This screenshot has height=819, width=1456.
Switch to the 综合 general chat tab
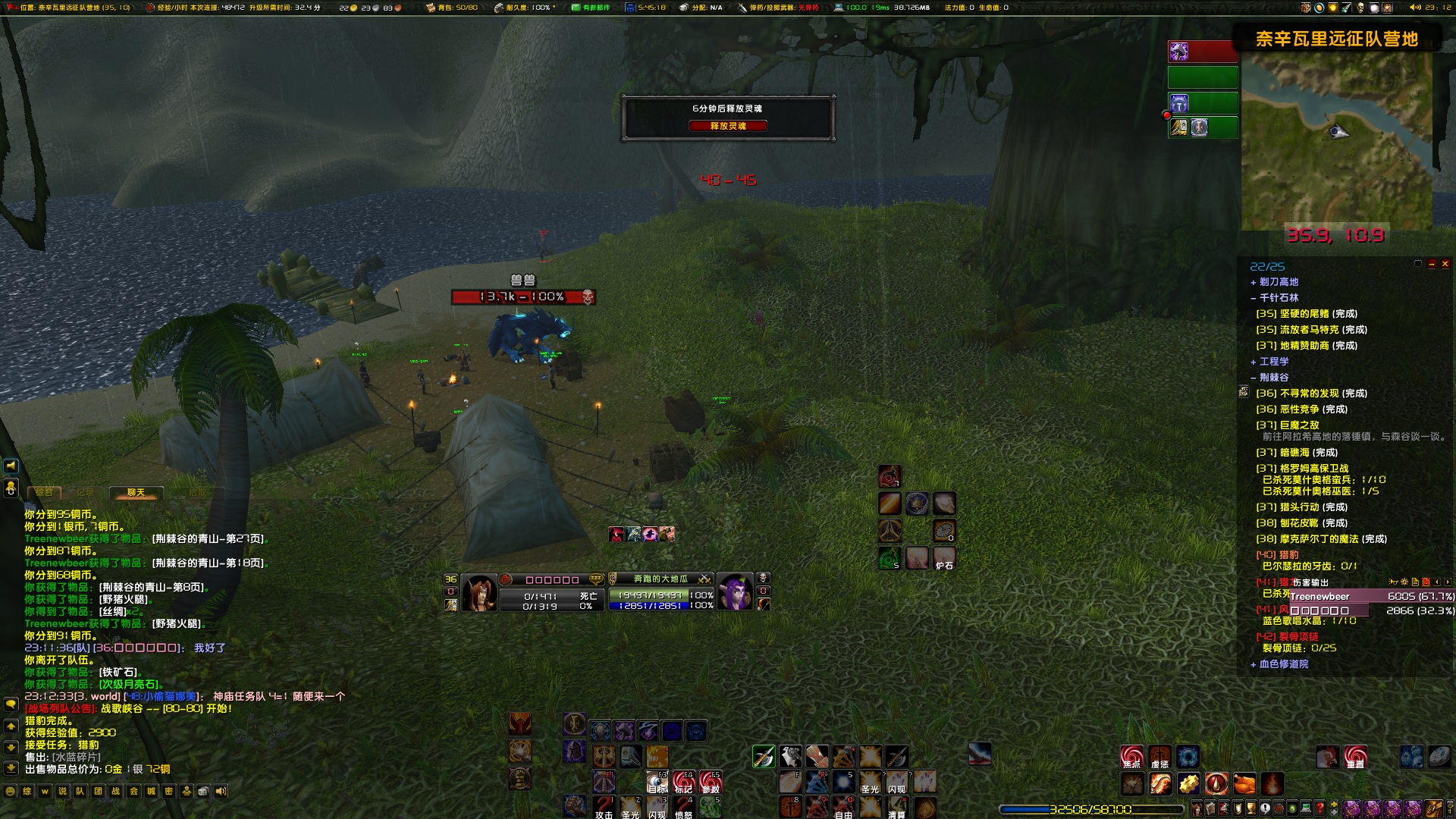tap(44, 493)
